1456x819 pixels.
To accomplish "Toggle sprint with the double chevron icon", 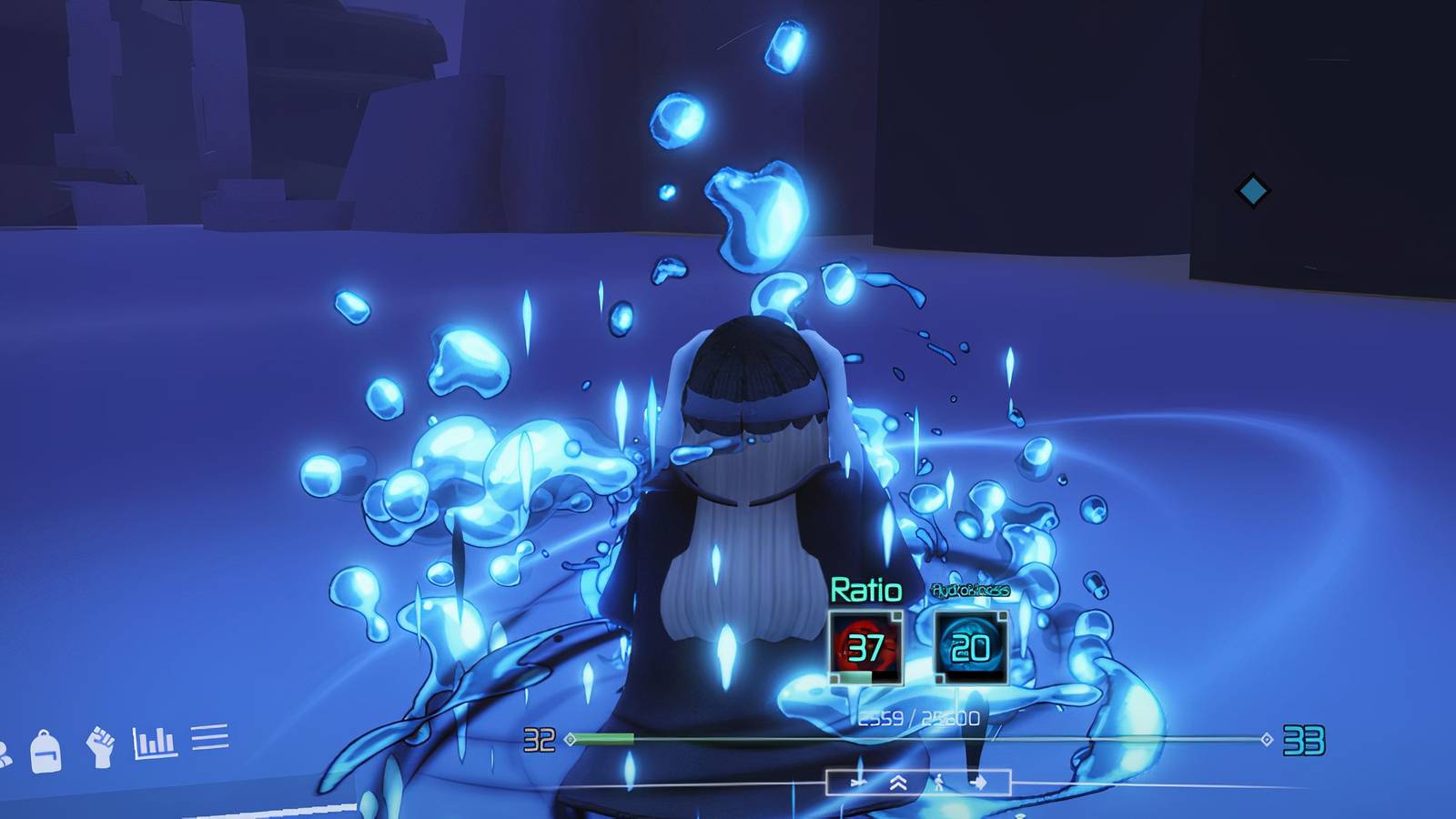I will coord(898,783).
